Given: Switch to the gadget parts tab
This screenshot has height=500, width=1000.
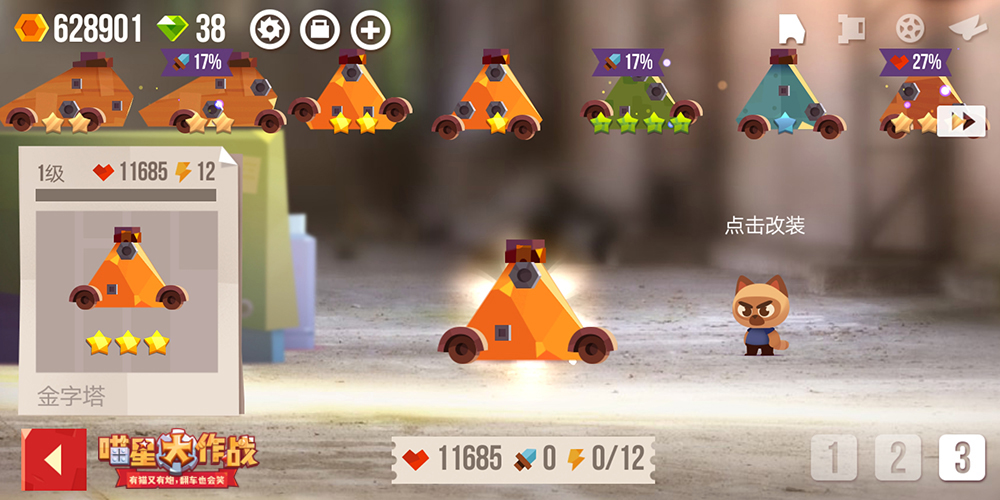Looking at the screenshot, I should 967,28.
